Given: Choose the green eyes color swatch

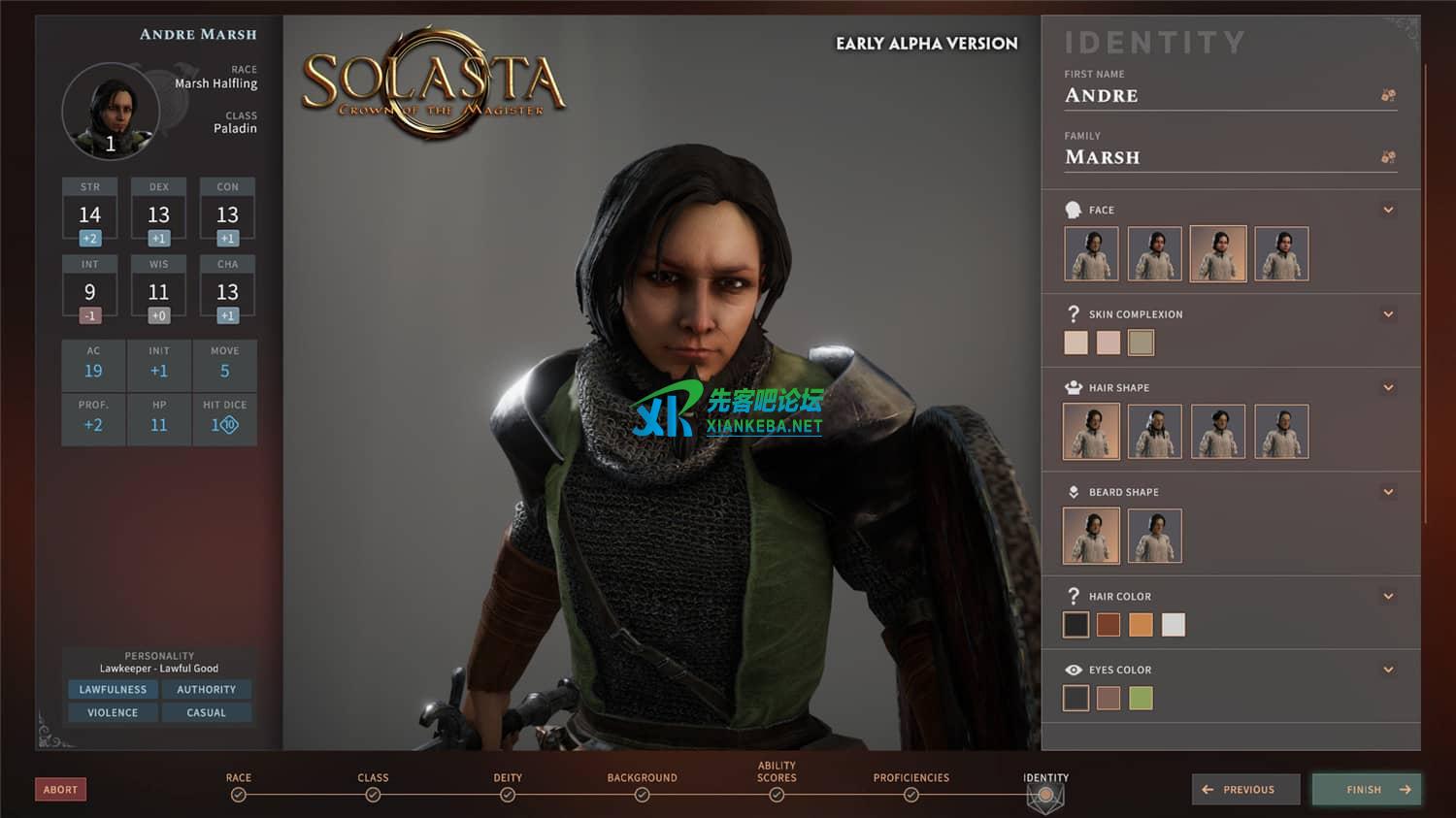Looking at the screenshot, I should click(x=1141, y=698).
